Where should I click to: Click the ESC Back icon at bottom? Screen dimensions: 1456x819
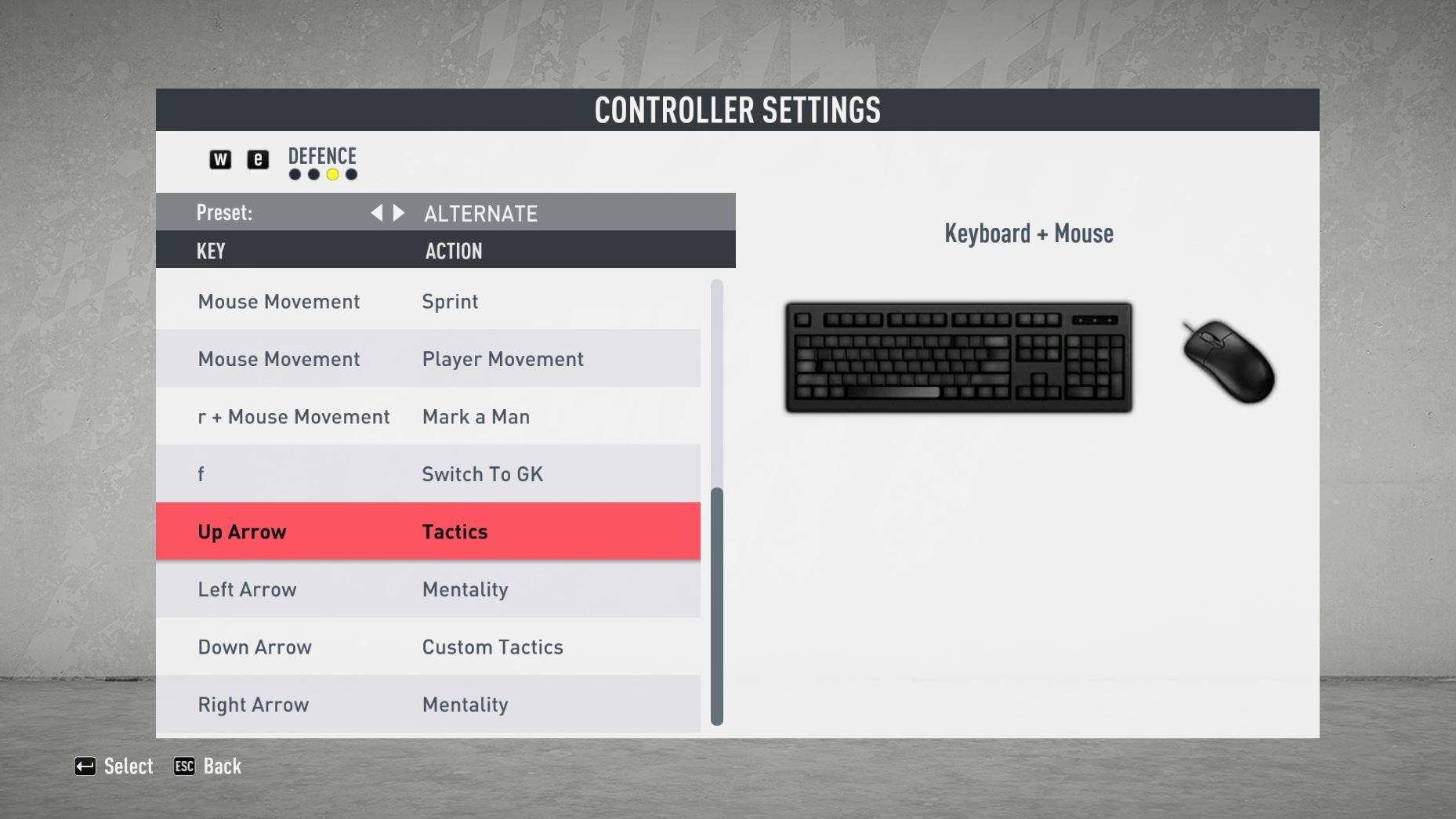183,766
